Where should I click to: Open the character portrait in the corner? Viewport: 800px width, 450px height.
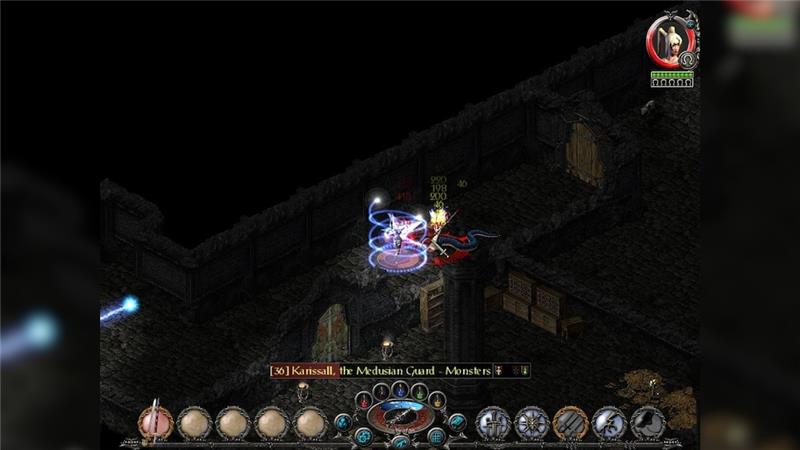tap(670, 41)
